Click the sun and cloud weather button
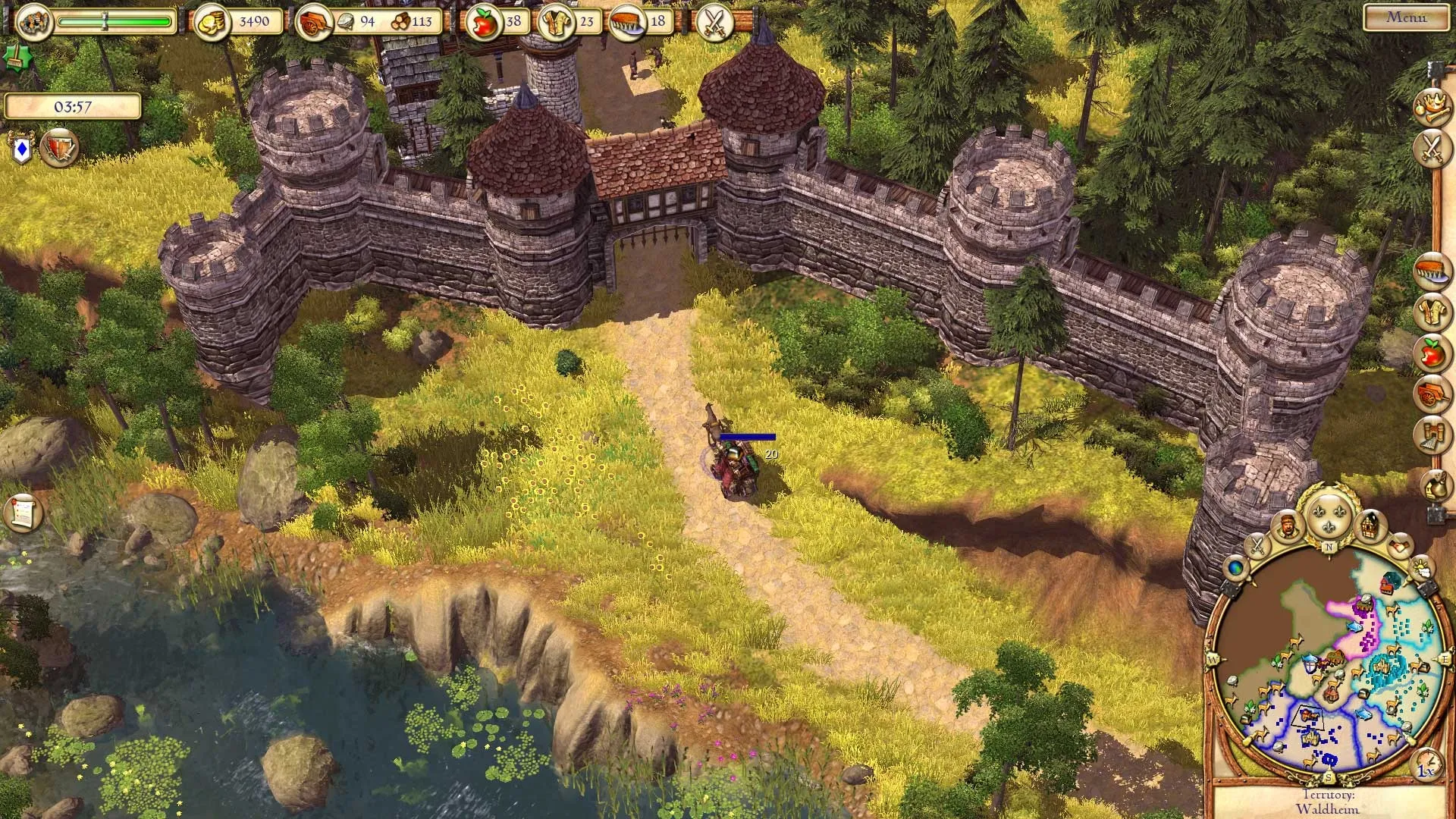The image size is (1456, 819). coord(1420,567)
